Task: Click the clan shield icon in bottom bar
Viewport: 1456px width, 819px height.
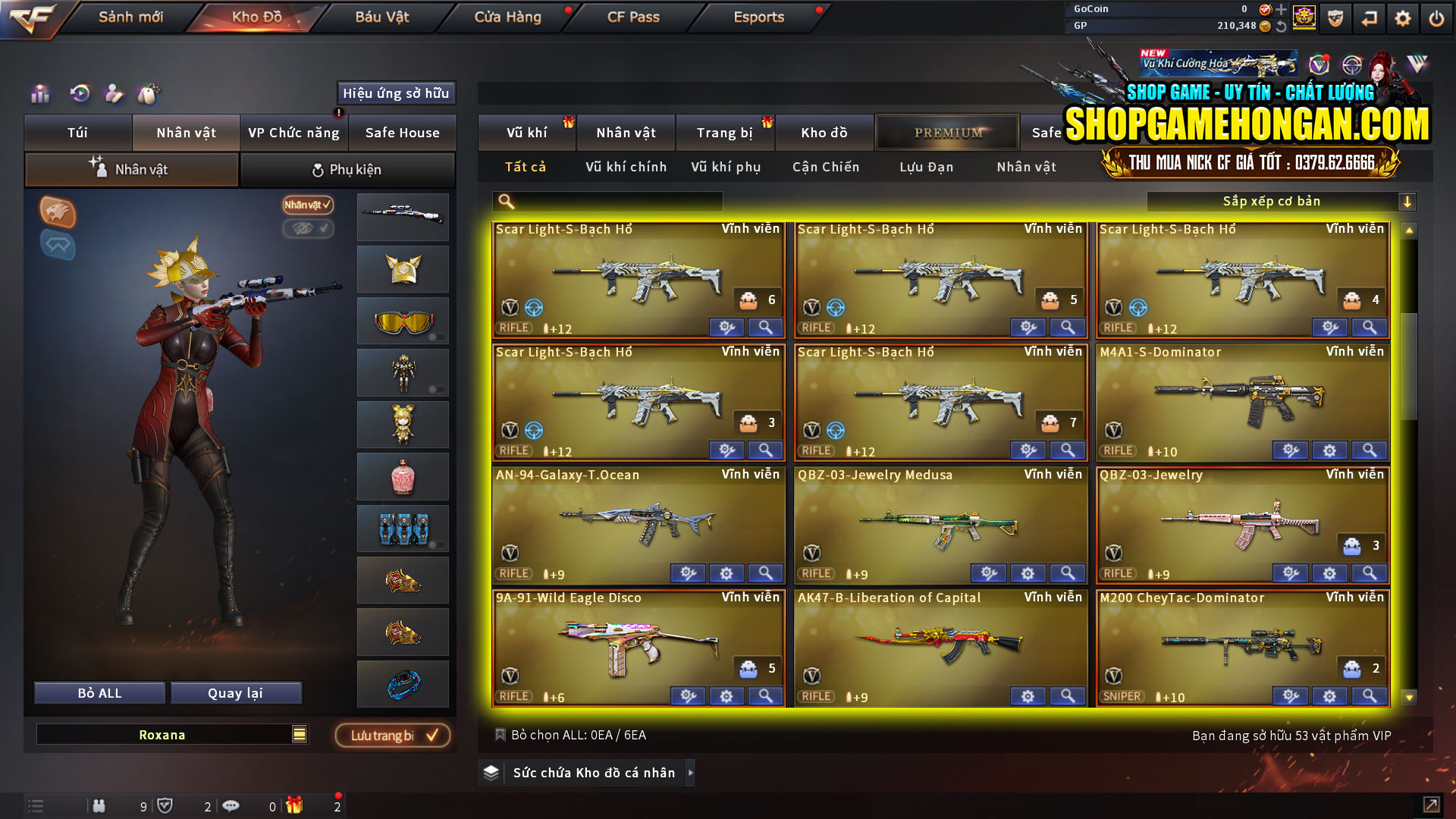Action: [x=166, y=805]
